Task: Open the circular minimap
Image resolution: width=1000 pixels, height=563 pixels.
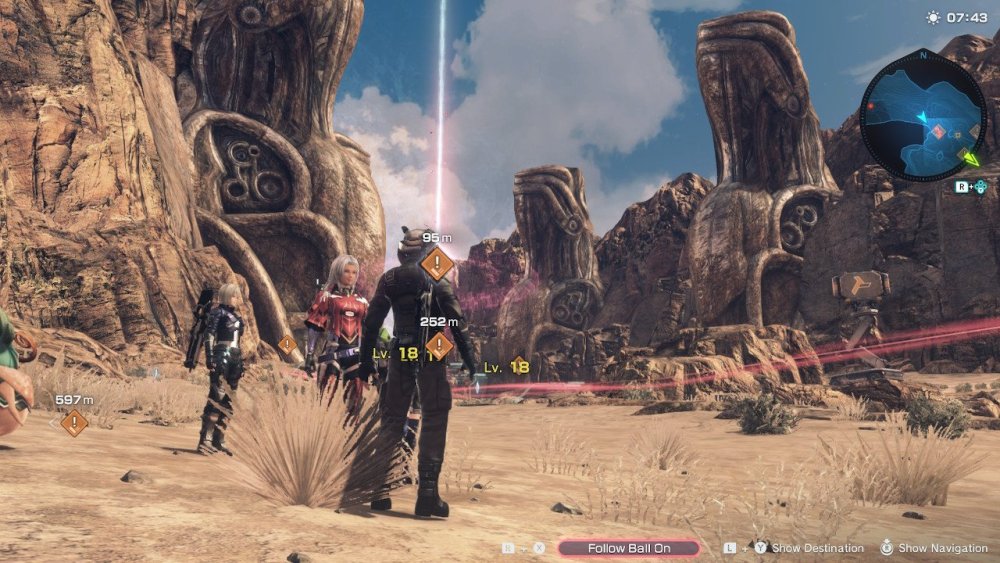Action: [x=922, y=113]
